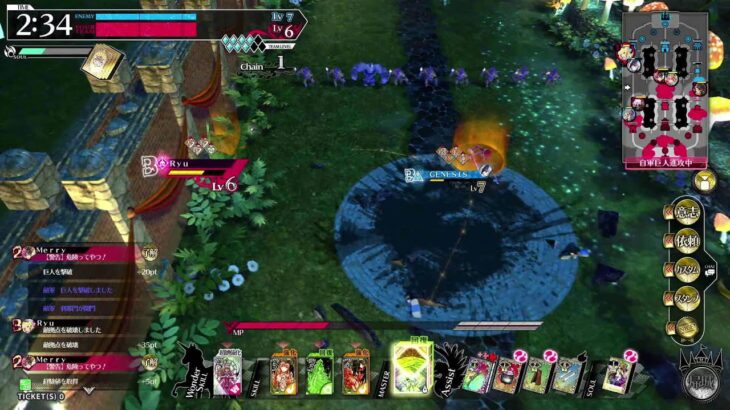Select the bottom gold menu button

point(684,326)
